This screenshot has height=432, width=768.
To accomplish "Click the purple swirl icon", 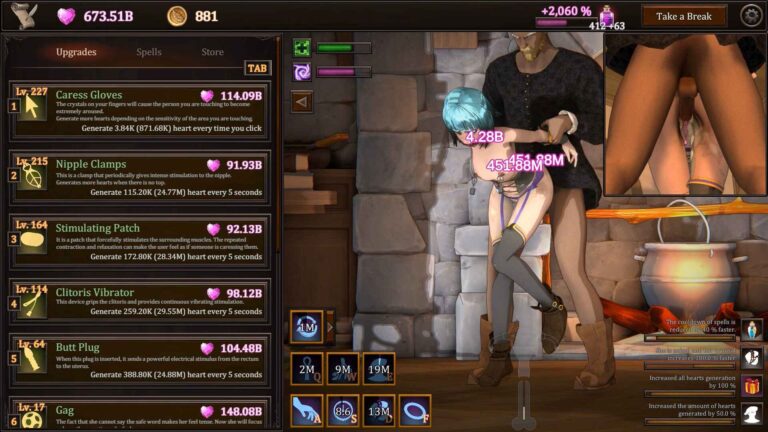I will pyautogui.click(x=301, y=72).
